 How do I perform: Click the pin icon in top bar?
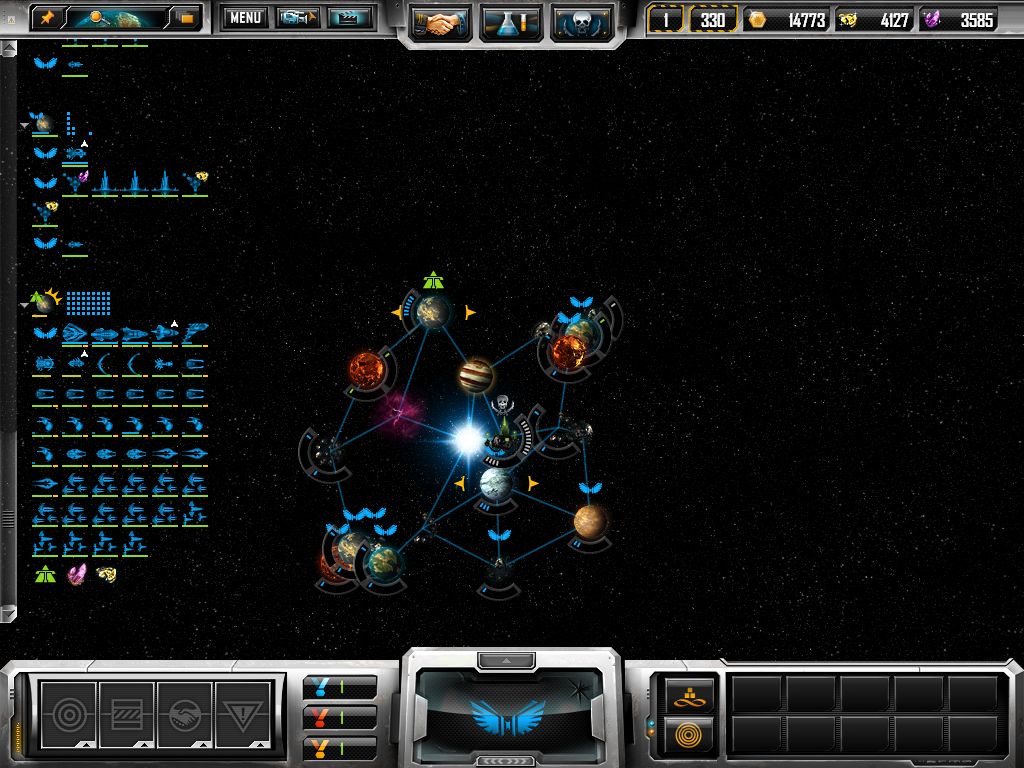(x=48, y=17)
